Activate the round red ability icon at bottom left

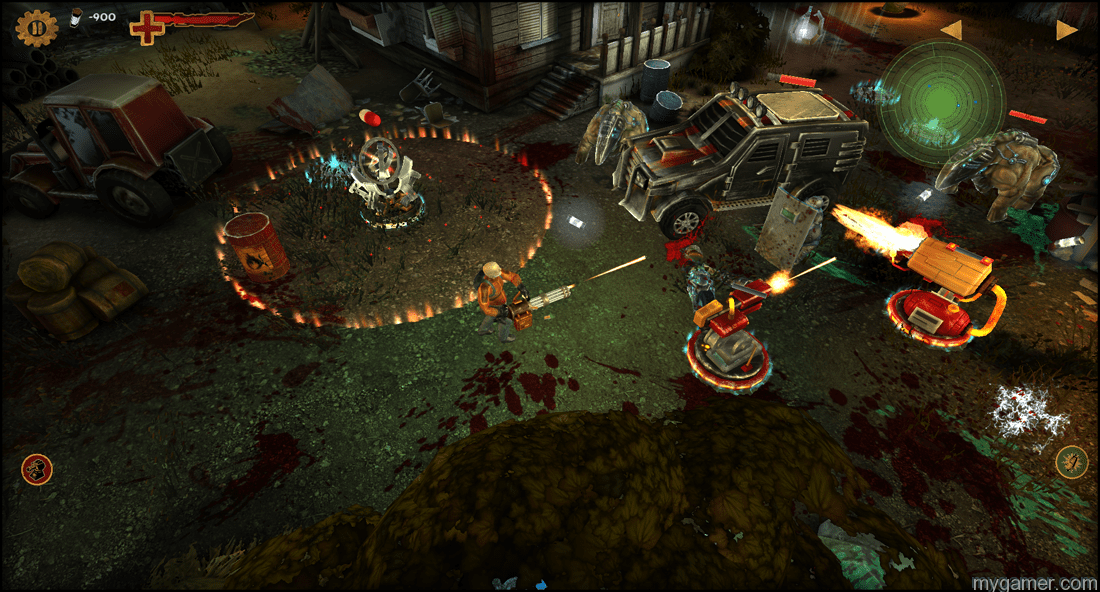pos(37,469)
